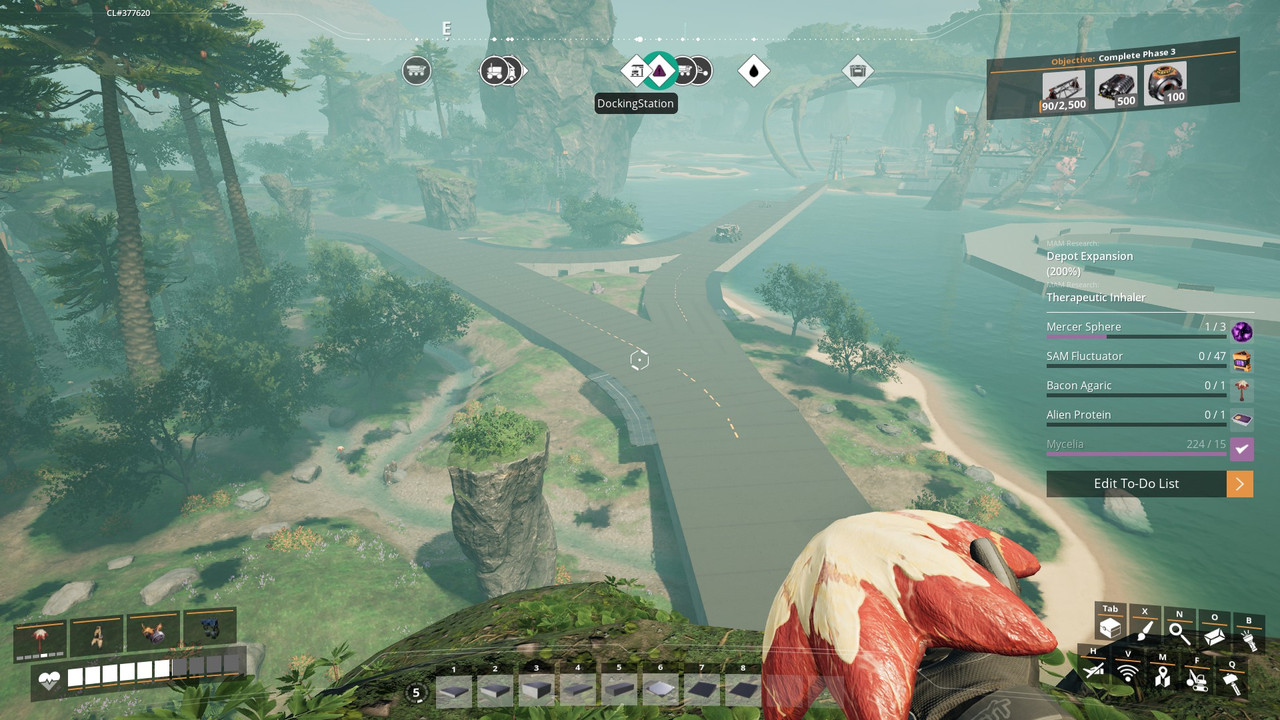
Task: Open the Complete Phase 3 objective panel
Action: pos(1113,80)
